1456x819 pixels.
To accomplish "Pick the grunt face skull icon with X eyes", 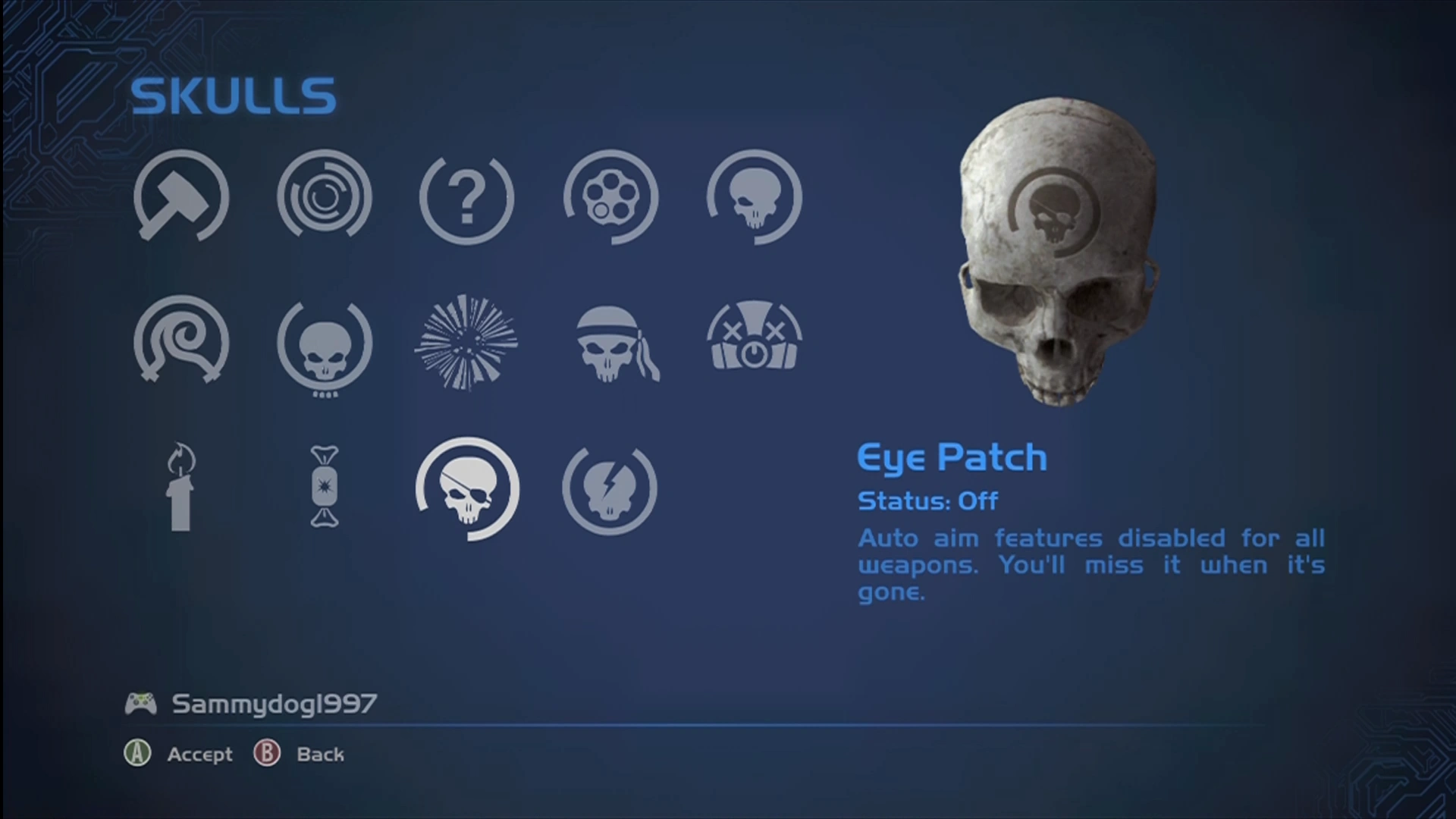I will pos(755,339).
